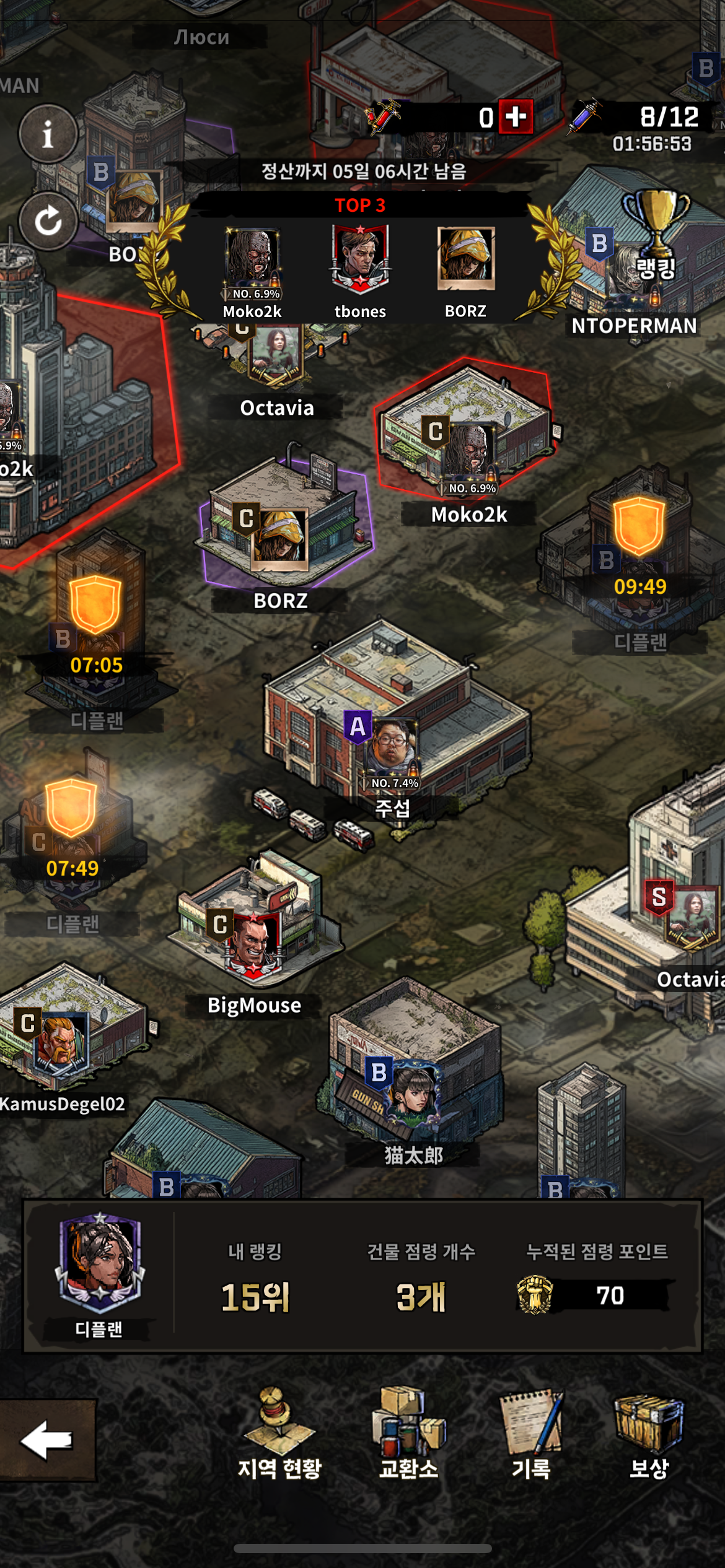Open the trophy ranking button

pyautogui.click(x=656, y=232)
